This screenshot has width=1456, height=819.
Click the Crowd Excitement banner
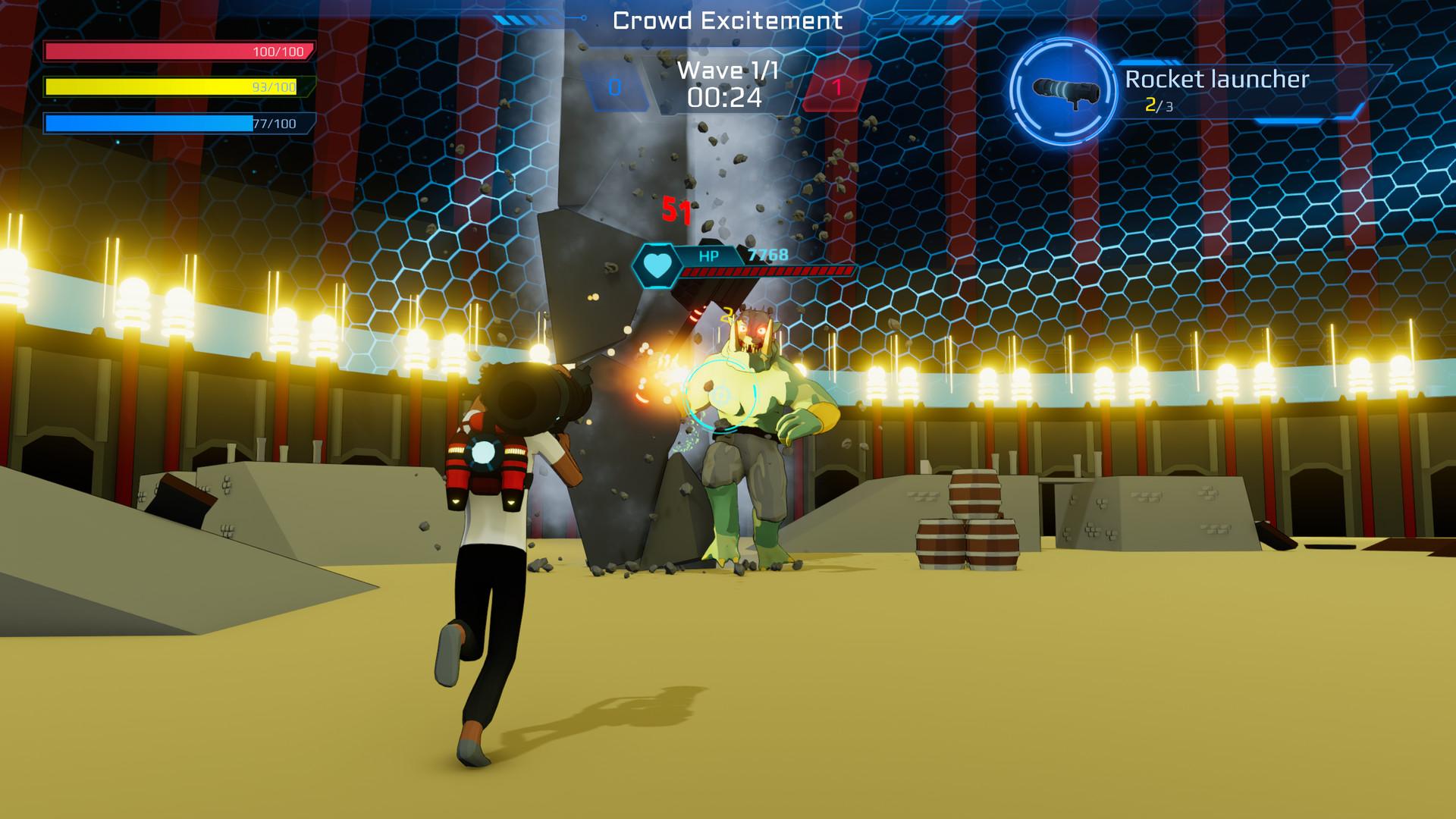point(727,20)
